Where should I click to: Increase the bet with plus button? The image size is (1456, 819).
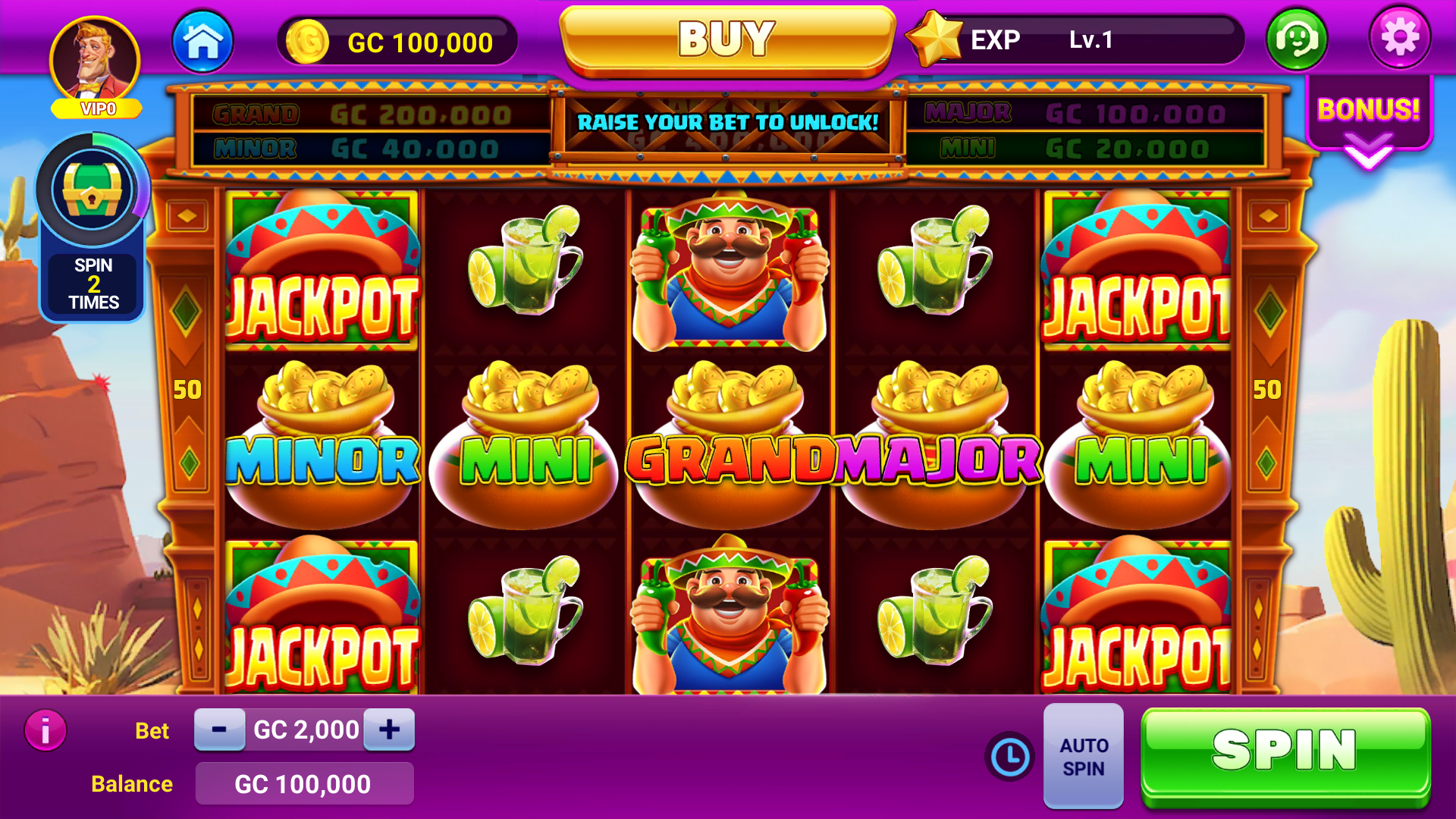coord(389,730)
